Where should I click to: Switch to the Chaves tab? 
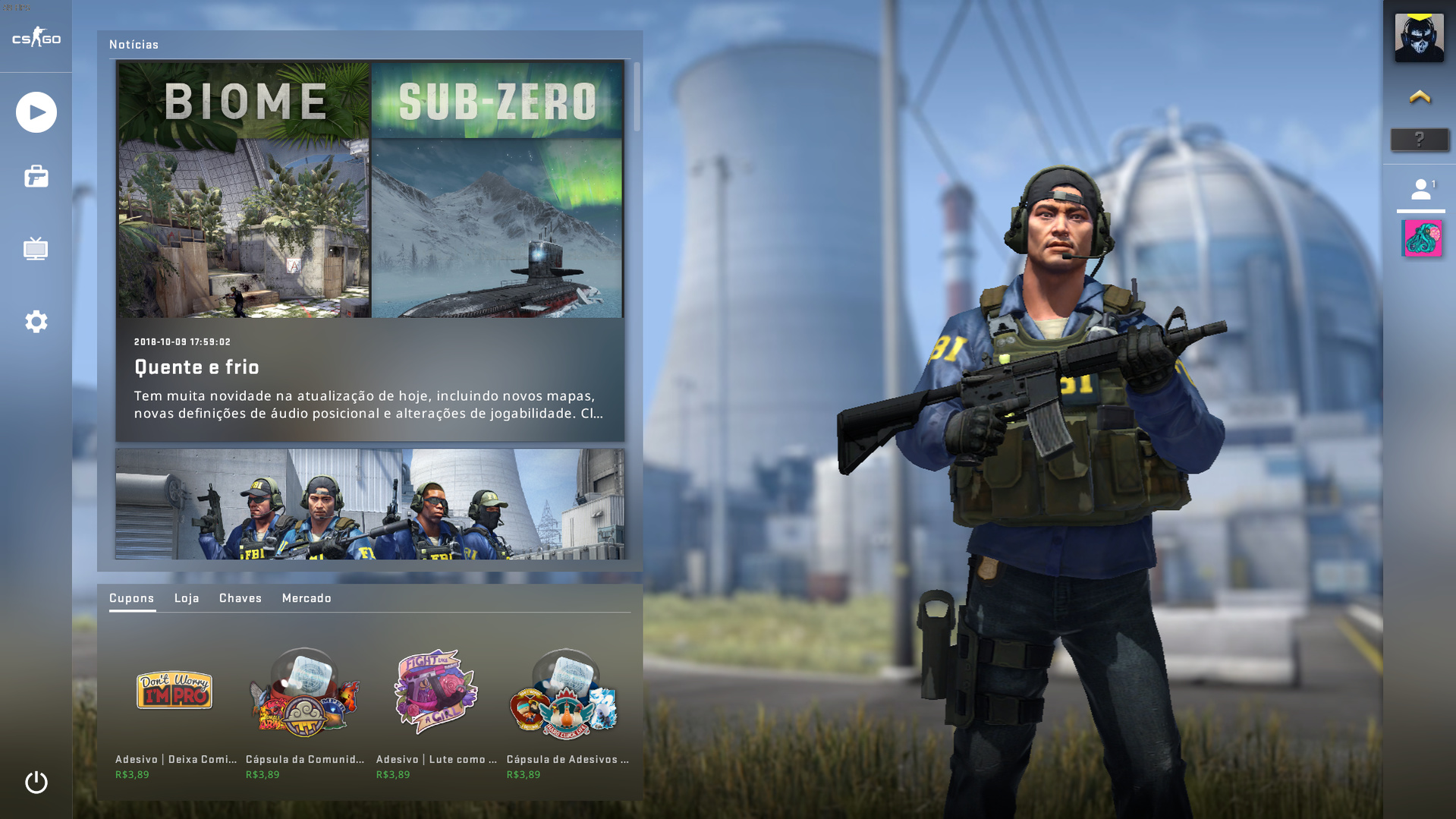pos(241,598)
